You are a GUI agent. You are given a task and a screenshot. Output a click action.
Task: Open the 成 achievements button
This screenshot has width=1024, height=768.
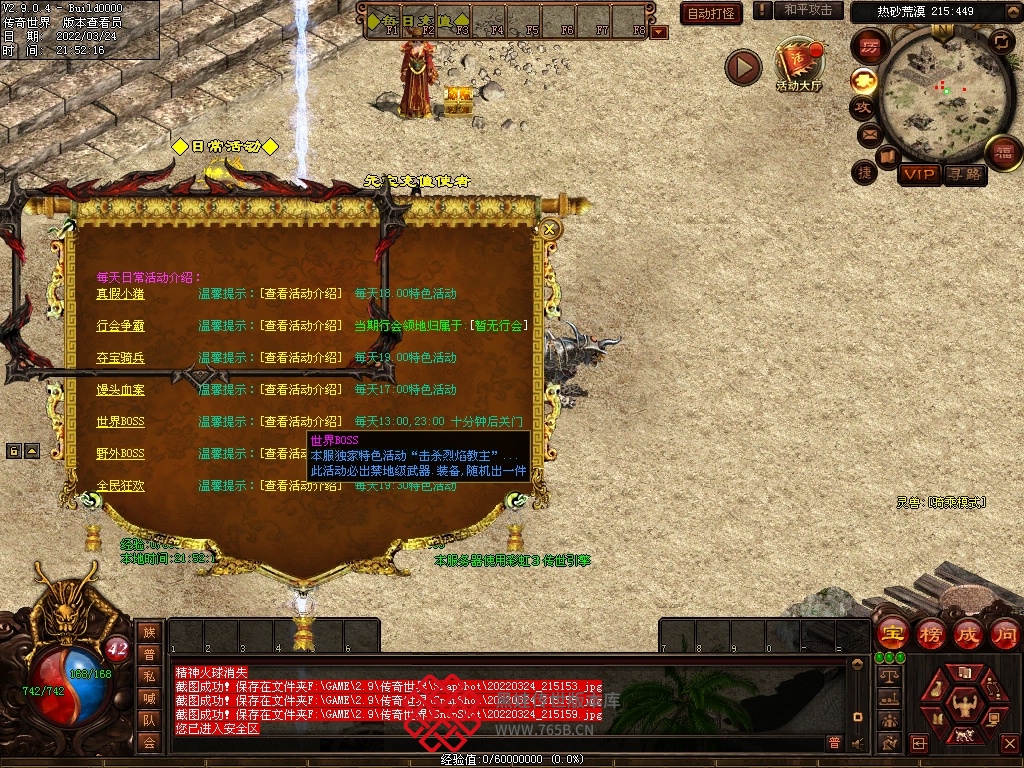click(x=968, y=634)
